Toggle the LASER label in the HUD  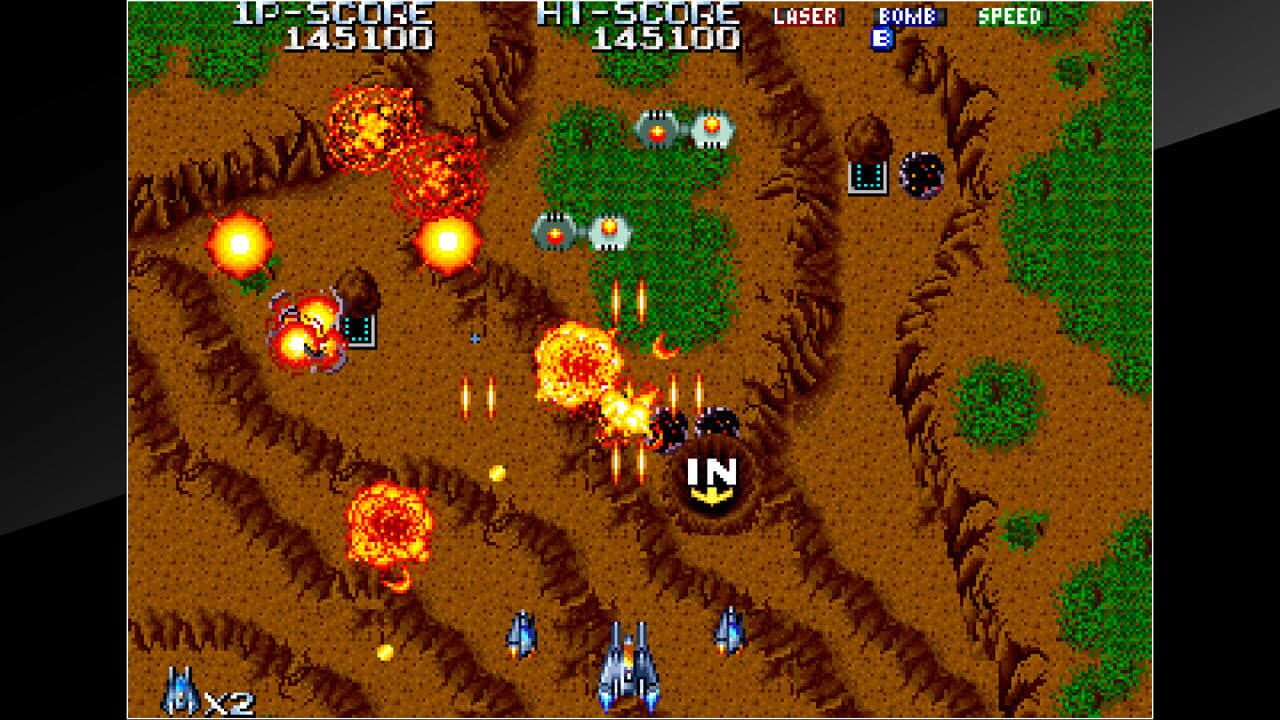pyautogui.click(x=807, y=15)
